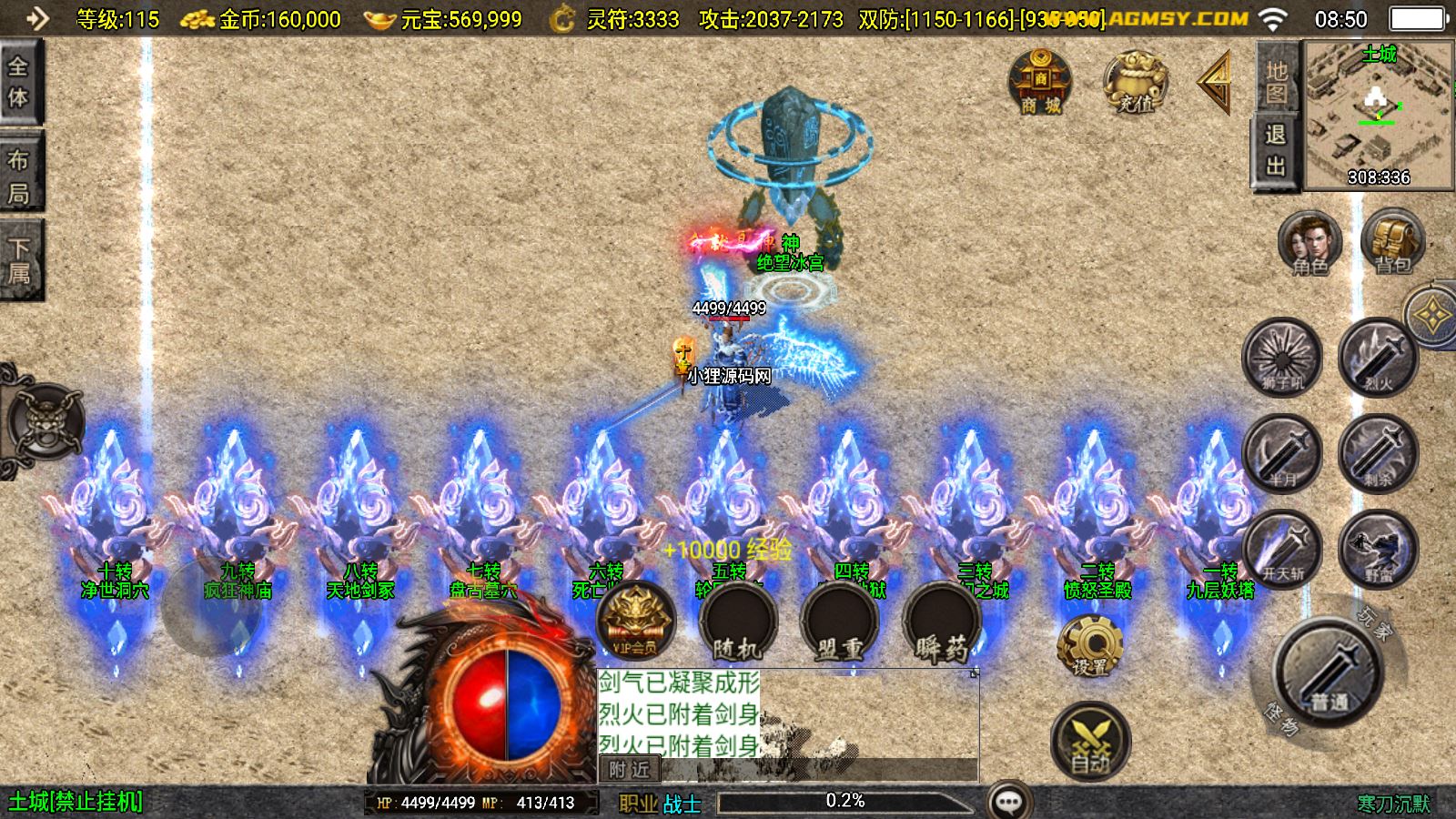This screenshot has width=1456, height=819.
Task: Activate the 狮子吼 skill
Action: (1282, 357)
